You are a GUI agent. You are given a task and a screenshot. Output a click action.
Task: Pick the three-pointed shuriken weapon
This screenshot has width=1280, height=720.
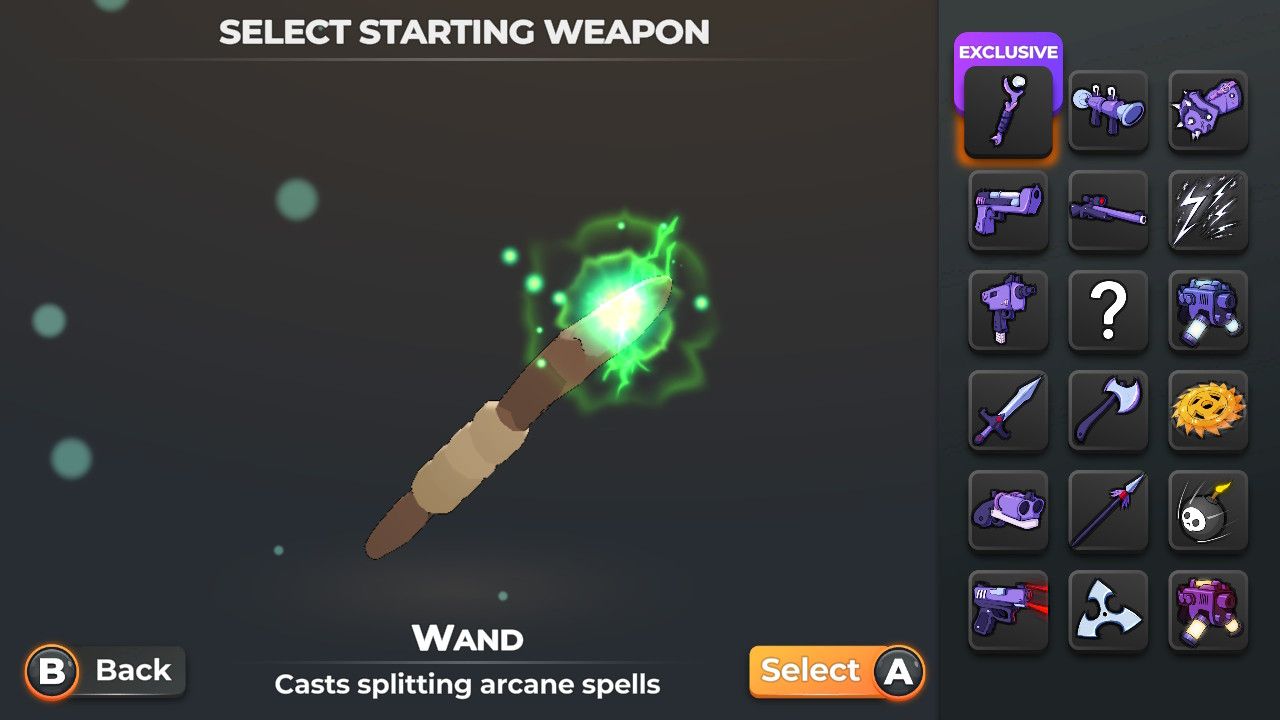1108,610
